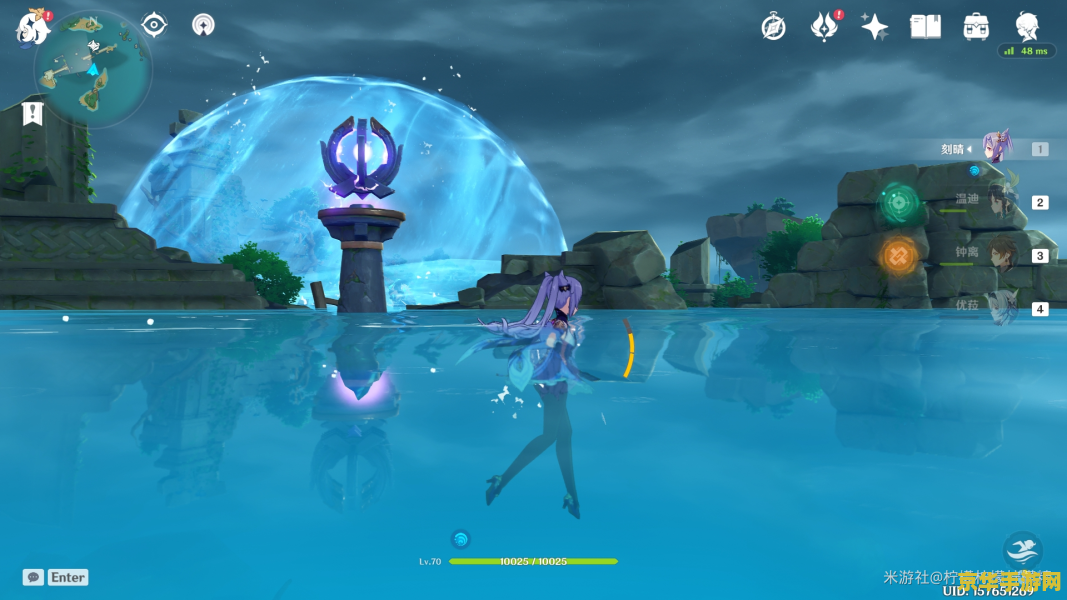The image size is (1067, 600).
Task: Switch to party member 优菈
Action: coord(1001,308)
